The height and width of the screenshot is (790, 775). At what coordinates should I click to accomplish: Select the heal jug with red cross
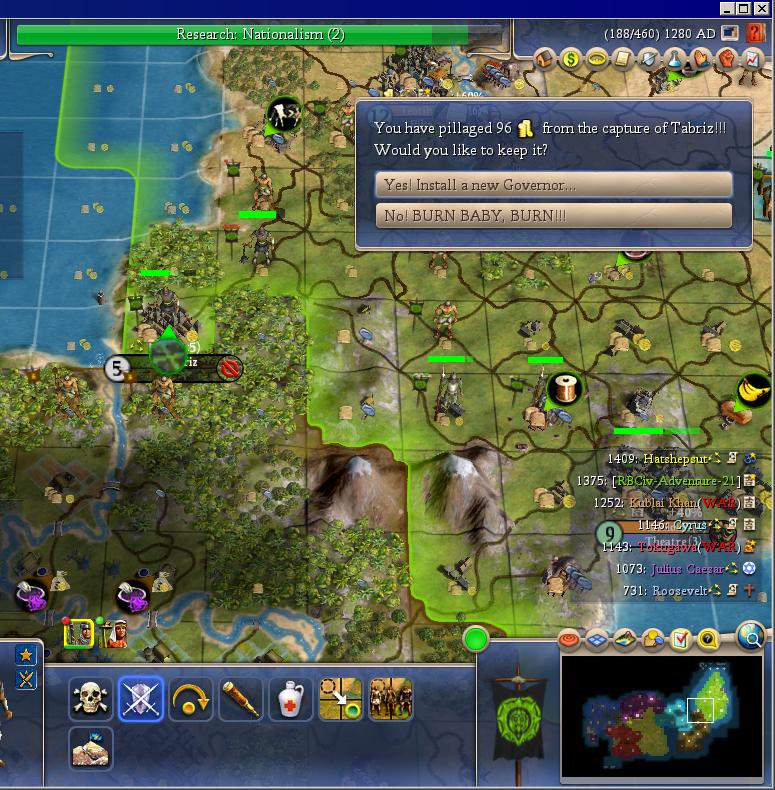[290, 699]
